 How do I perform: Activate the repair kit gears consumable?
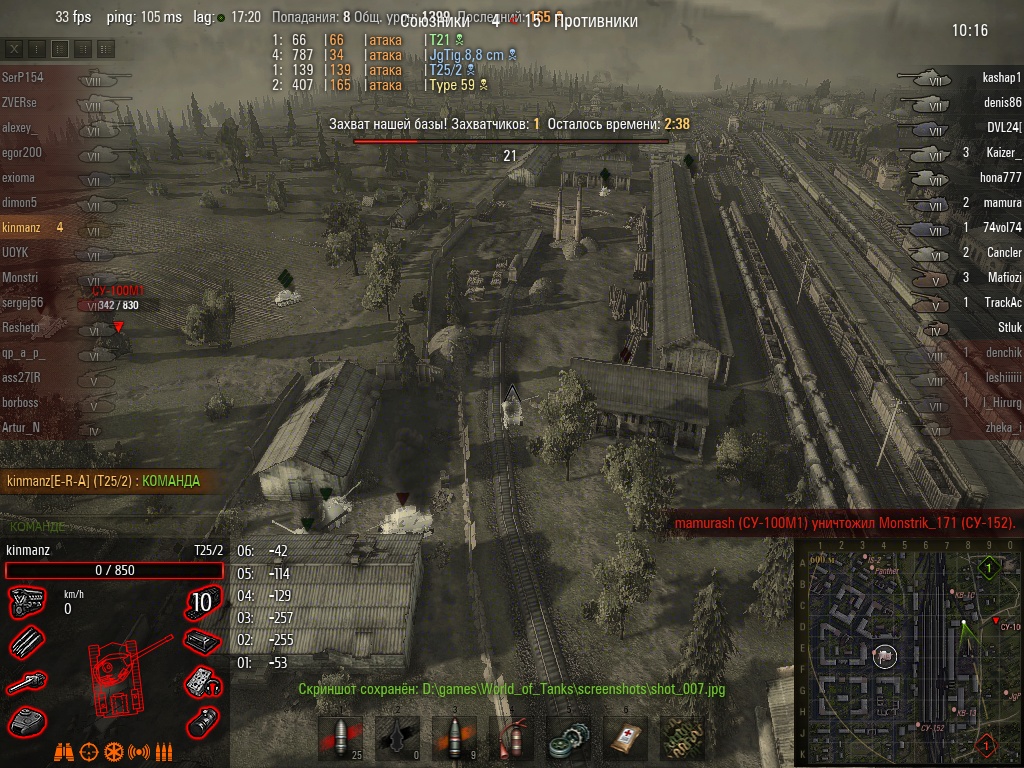568,740
